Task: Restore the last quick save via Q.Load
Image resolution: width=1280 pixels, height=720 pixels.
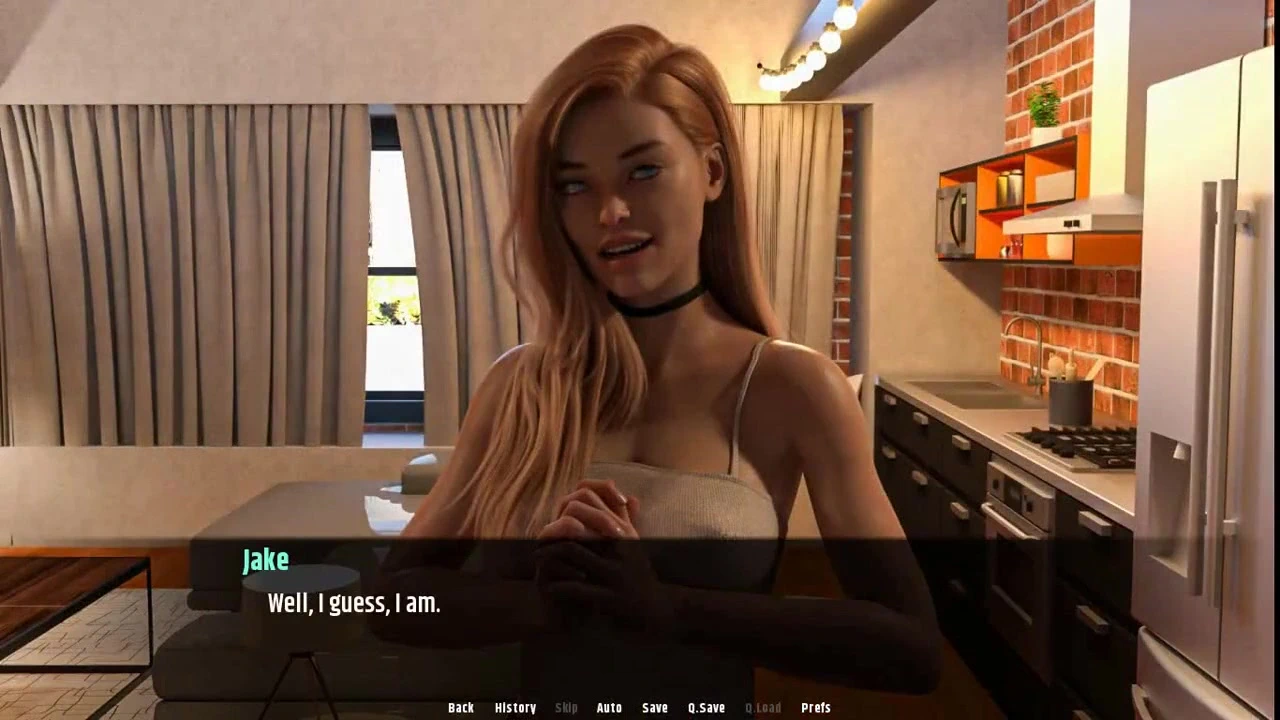Action: coord(763,707)
